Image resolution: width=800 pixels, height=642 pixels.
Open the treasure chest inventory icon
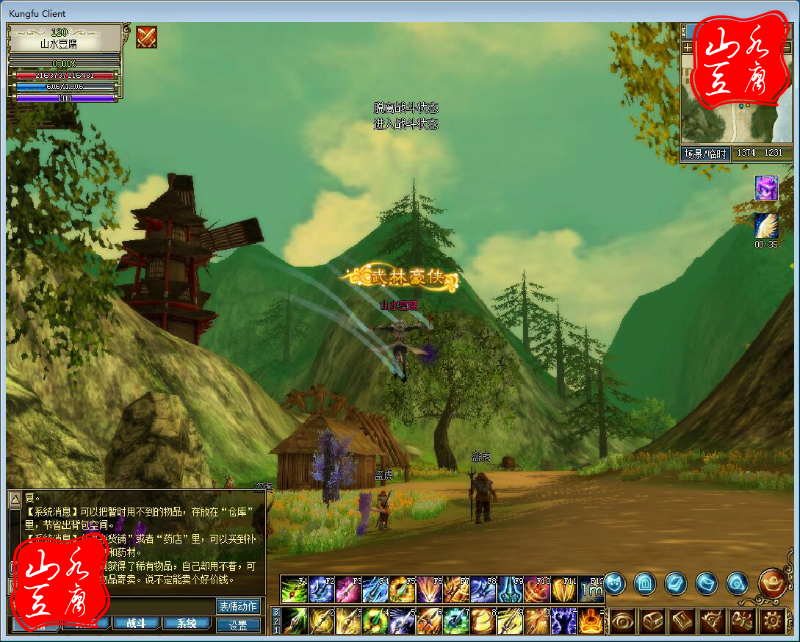point(651,621)
